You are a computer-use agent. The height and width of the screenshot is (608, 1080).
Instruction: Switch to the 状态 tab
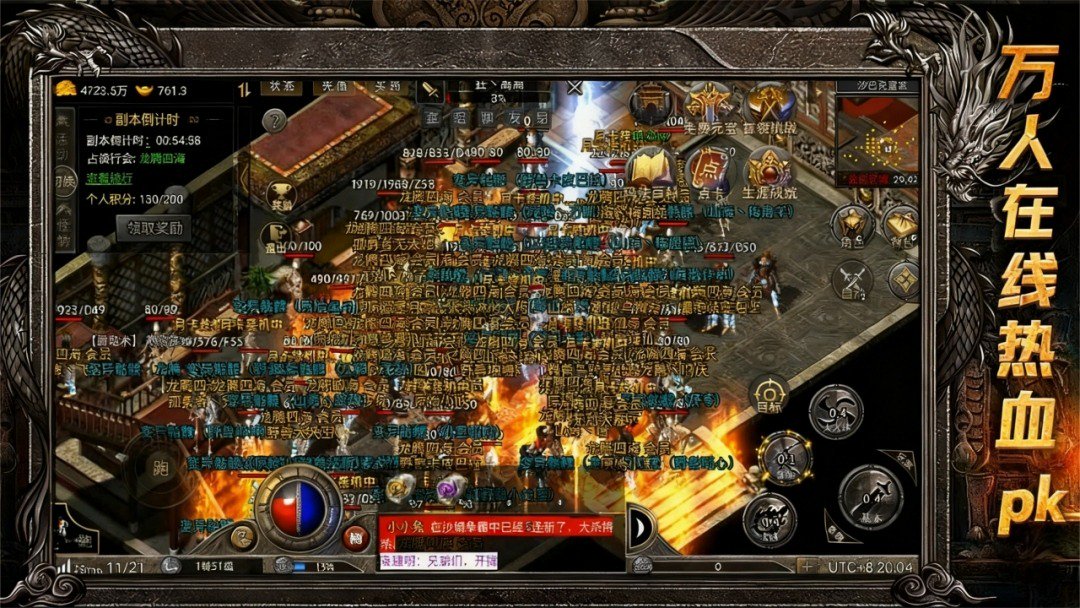pos(282,88)
